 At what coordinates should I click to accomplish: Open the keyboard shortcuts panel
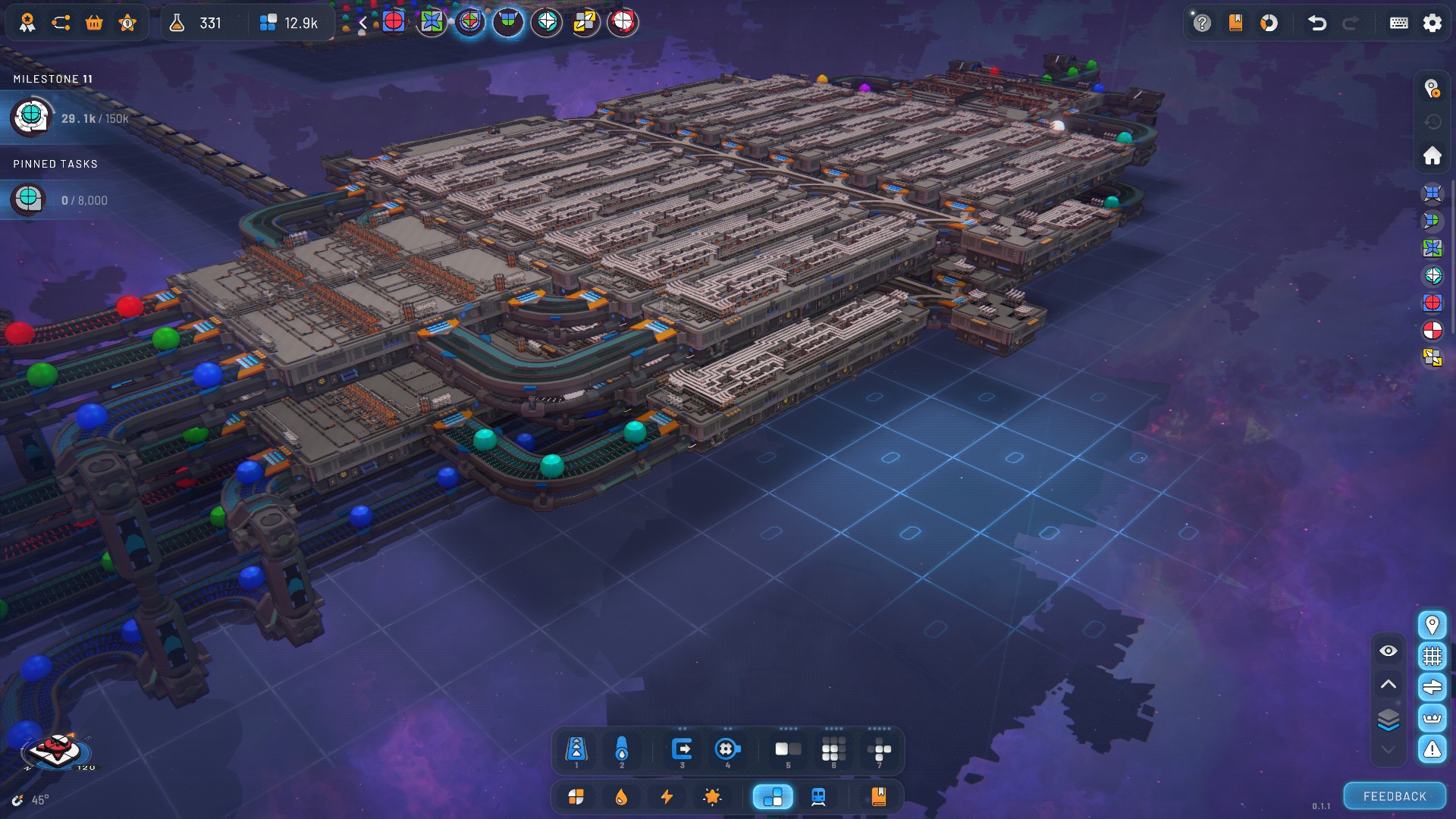1398,23
